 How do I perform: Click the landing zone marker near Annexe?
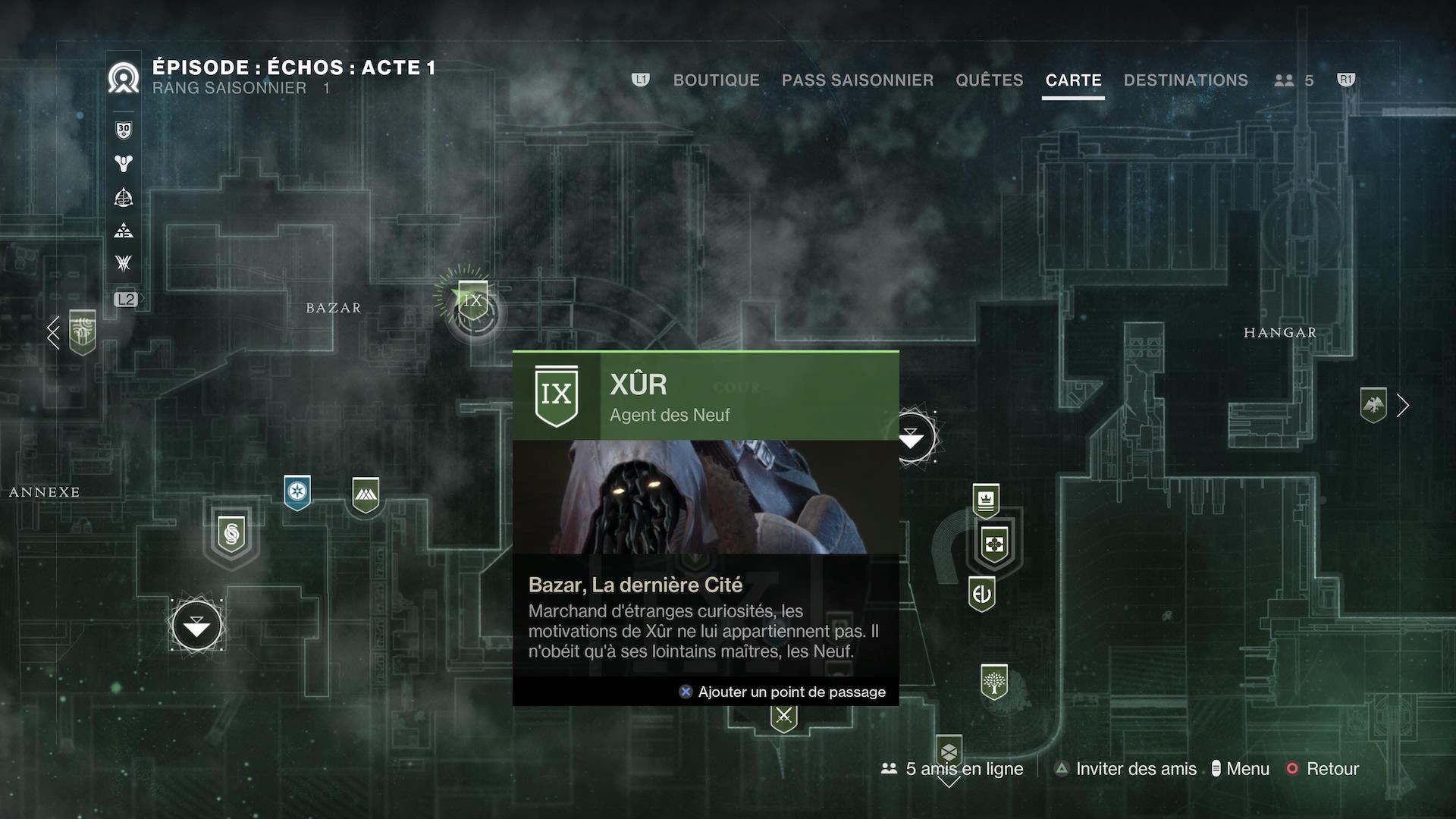pos(197,626)
